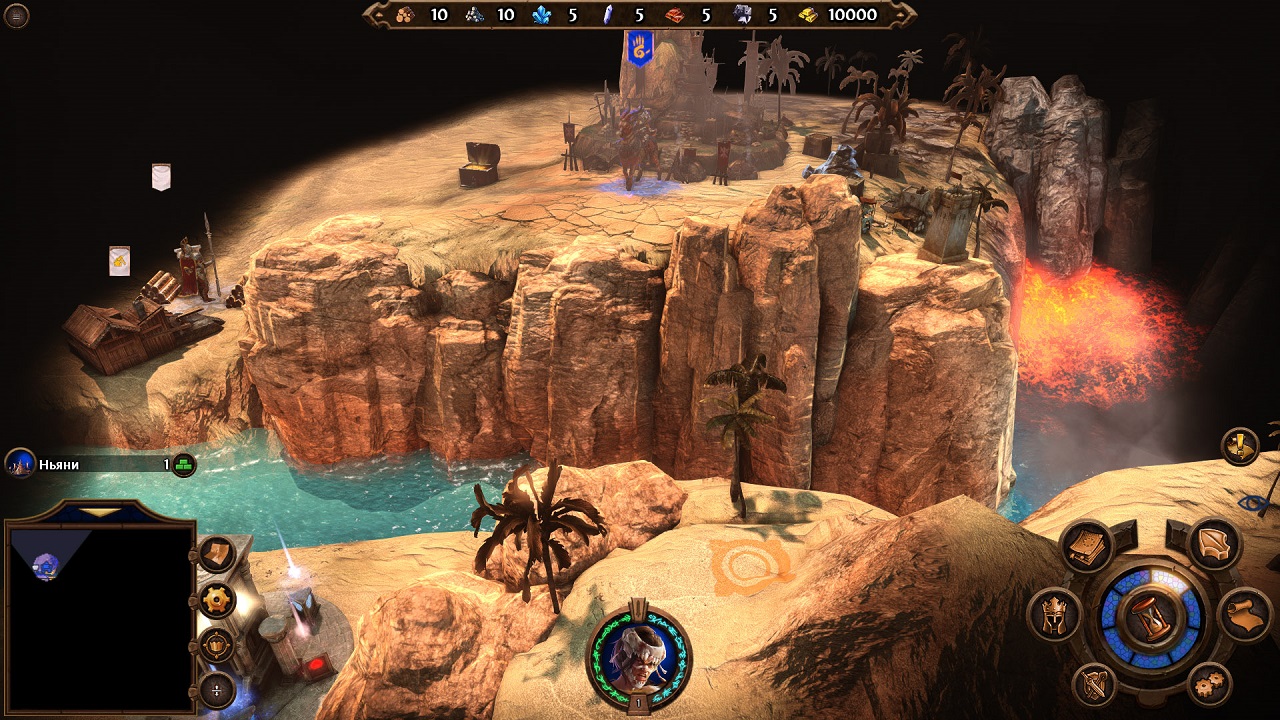Click the spearhead button on the radial menu
Image resolution: width=1280 pixels, height=720 pixels.
tap(1215, 546)
